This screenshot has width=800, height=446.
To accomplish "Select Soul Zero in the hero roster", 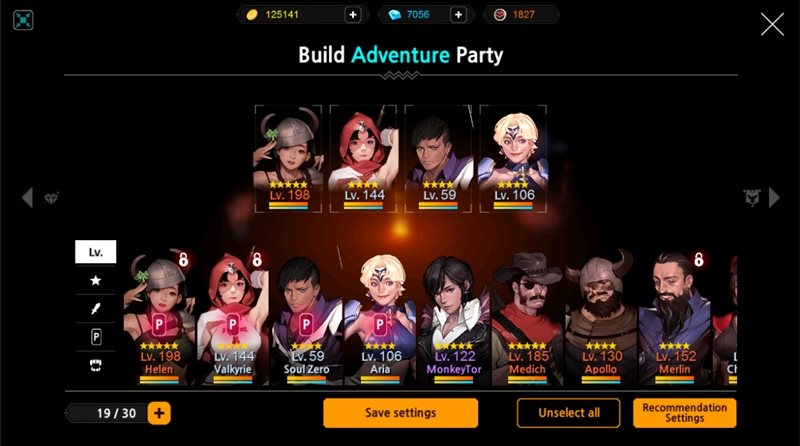I will 305,318.
